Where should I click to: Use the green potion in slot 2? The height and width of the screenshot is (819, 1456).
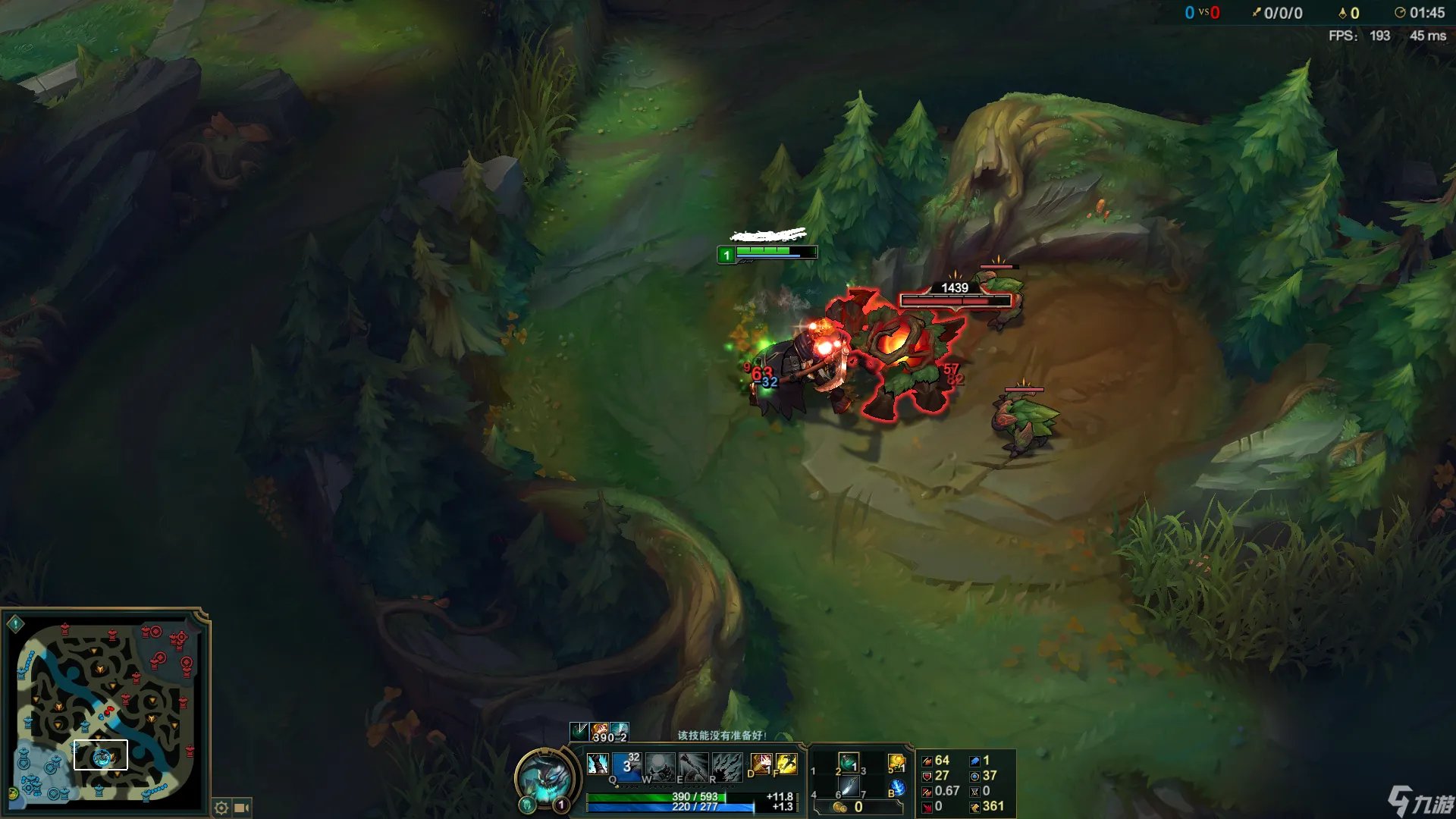pyautogui.click(x=849, y=762)
